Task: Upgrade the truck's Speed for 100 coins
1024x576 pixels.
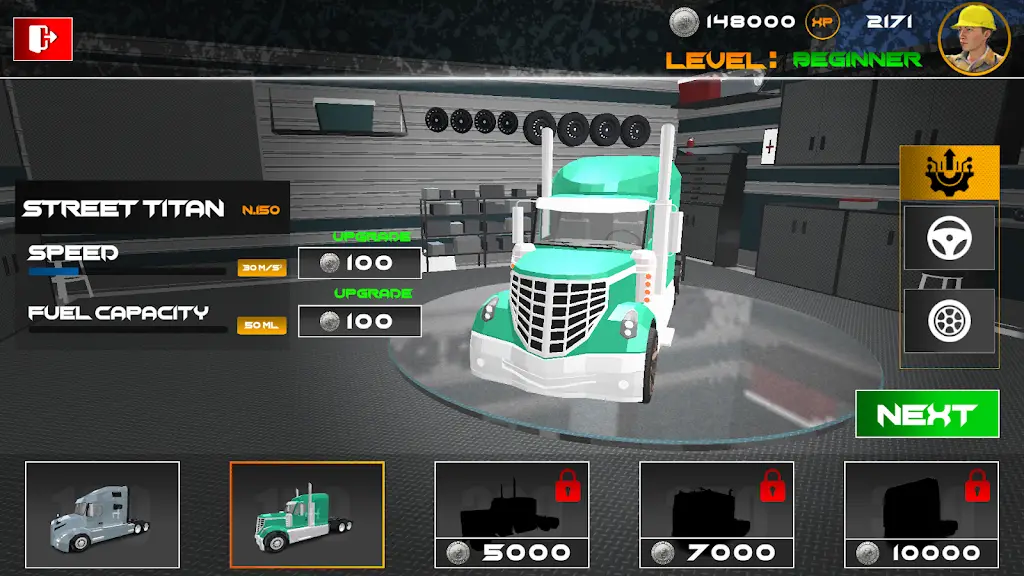Action: (360, 263)
